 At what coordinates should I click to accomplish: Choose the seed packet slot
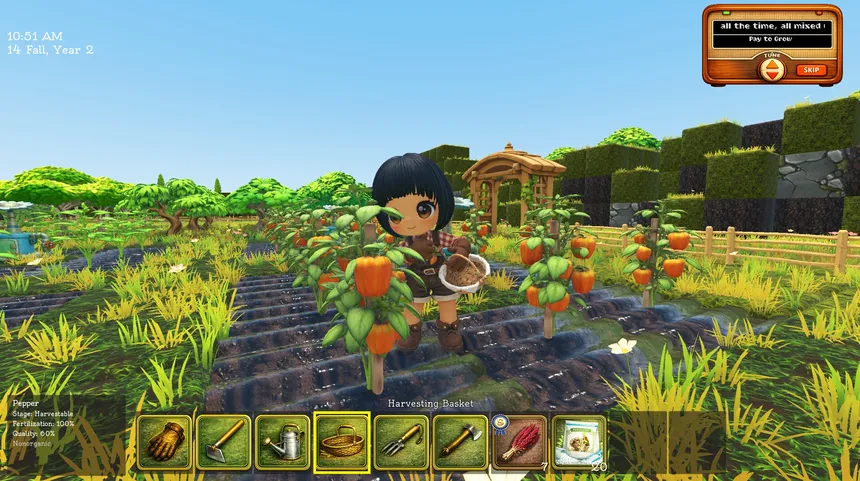579,442
